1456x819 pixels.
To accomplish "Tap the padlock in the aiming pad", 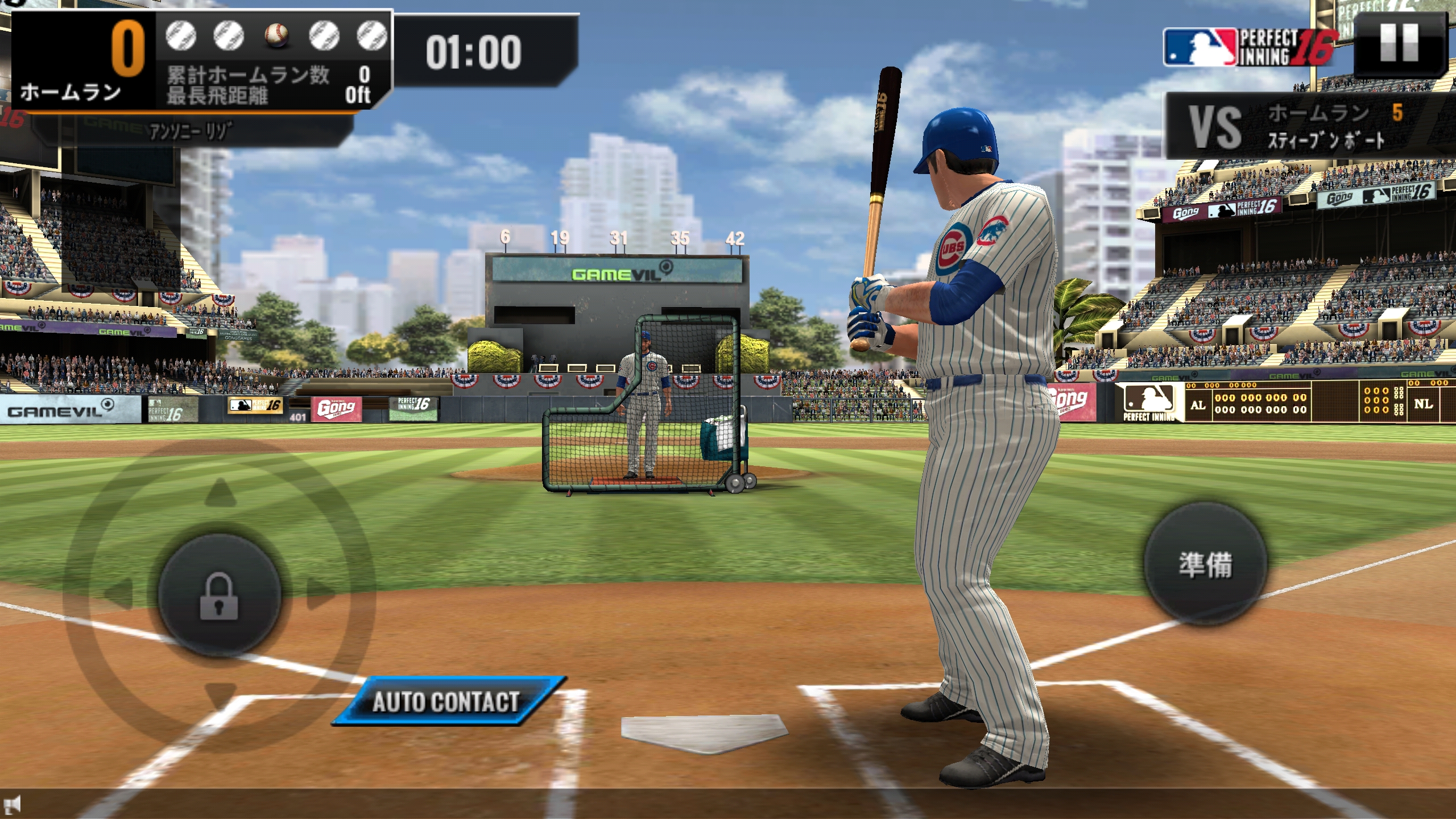I will pyautogui.click(x=219, y=595).
